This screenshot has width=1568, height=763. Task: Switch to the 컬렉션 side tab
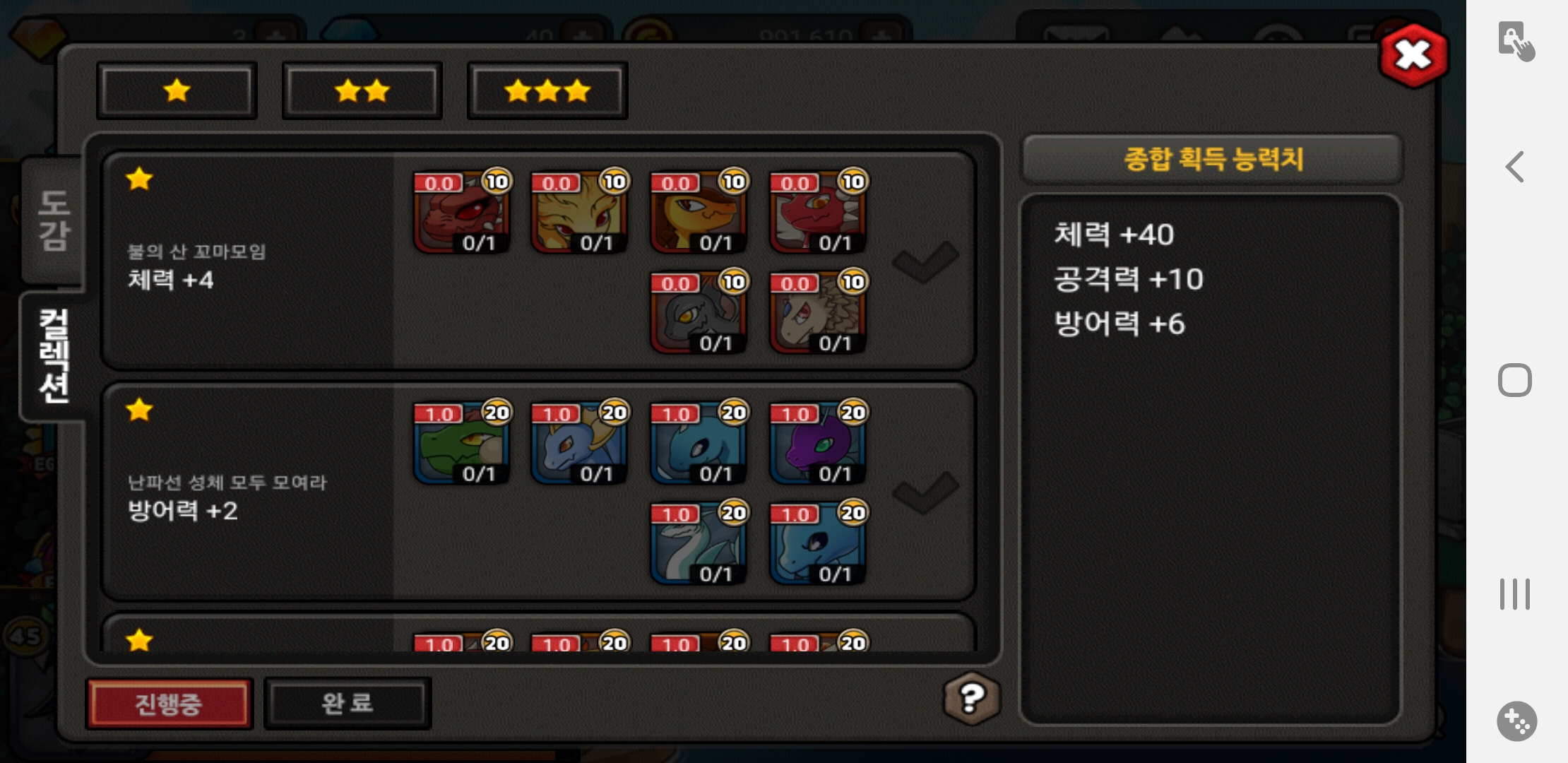[x=54, y=355]
